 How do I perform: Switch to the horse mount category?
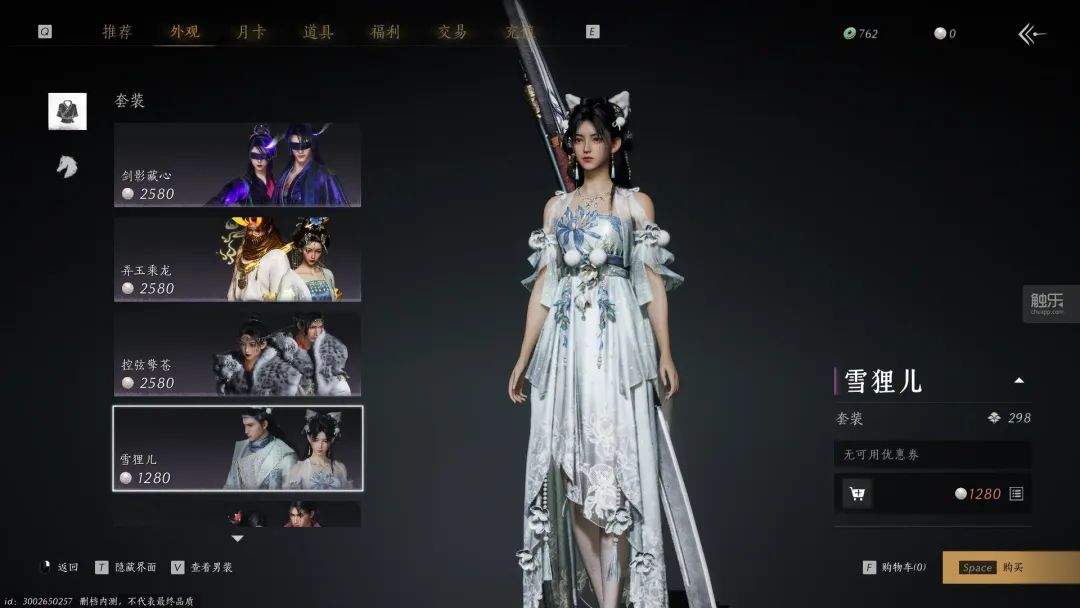pyautogui.click(x=67, y=166)
